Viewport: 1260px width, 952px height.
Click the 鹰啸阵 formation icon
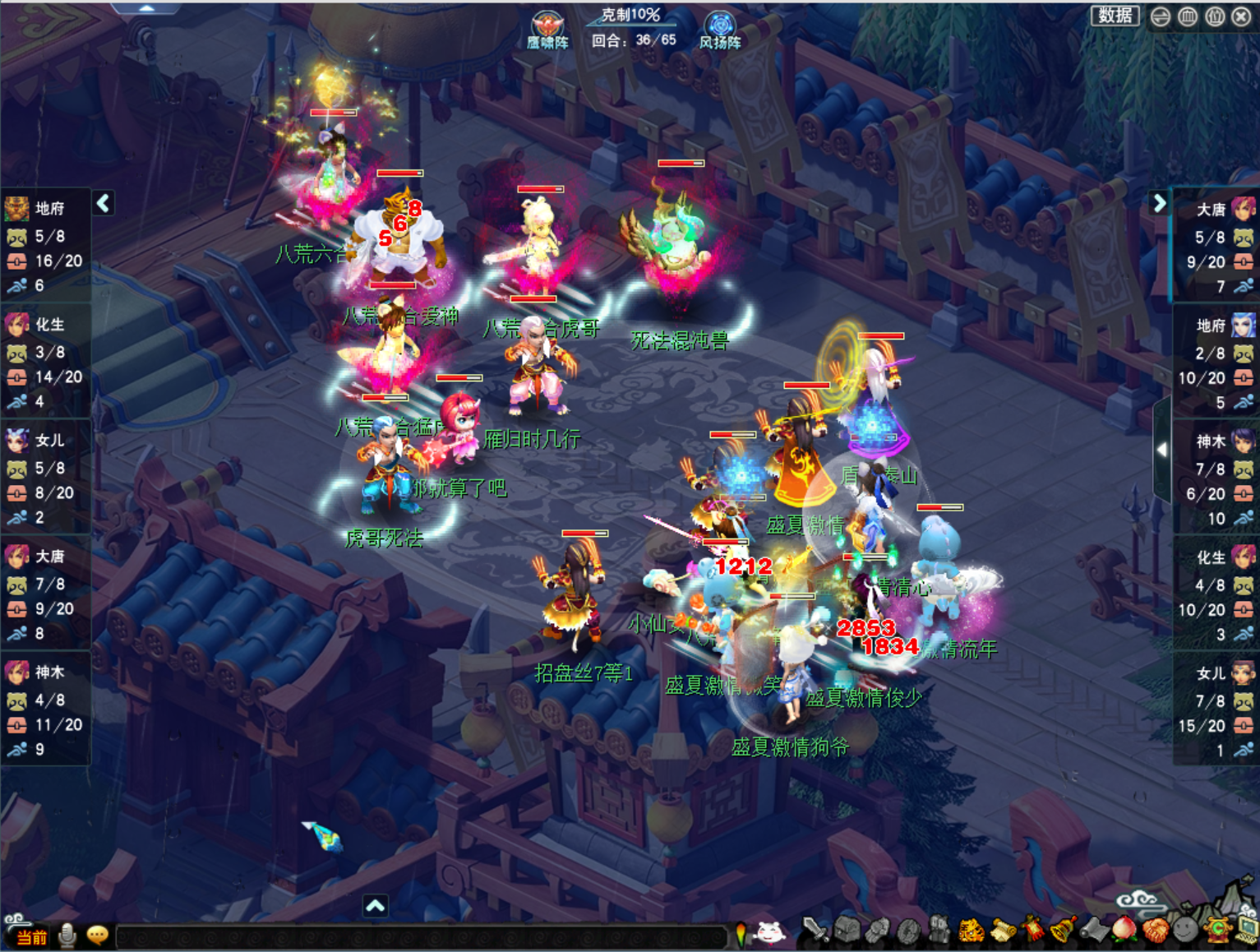click(547, 30)
